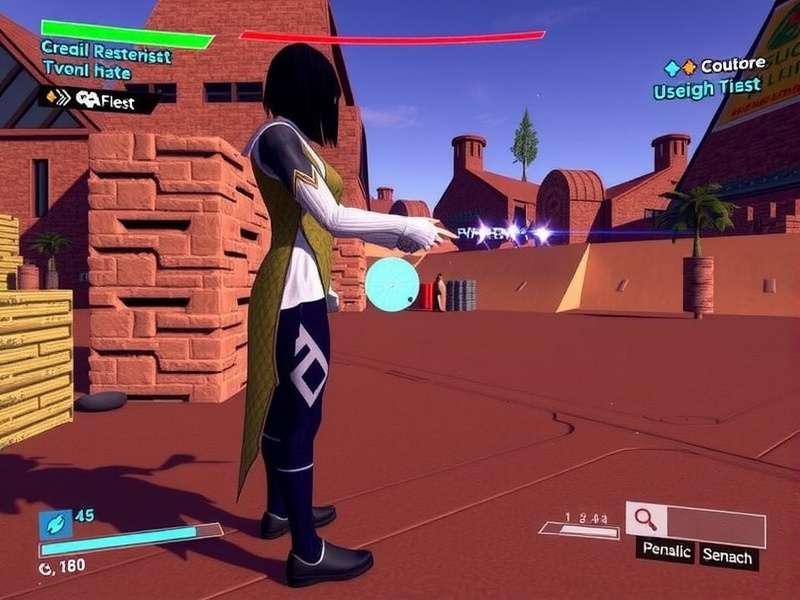
Task: Open the Coutore Useigh Tiest tracker
Action: pos(714,77)
